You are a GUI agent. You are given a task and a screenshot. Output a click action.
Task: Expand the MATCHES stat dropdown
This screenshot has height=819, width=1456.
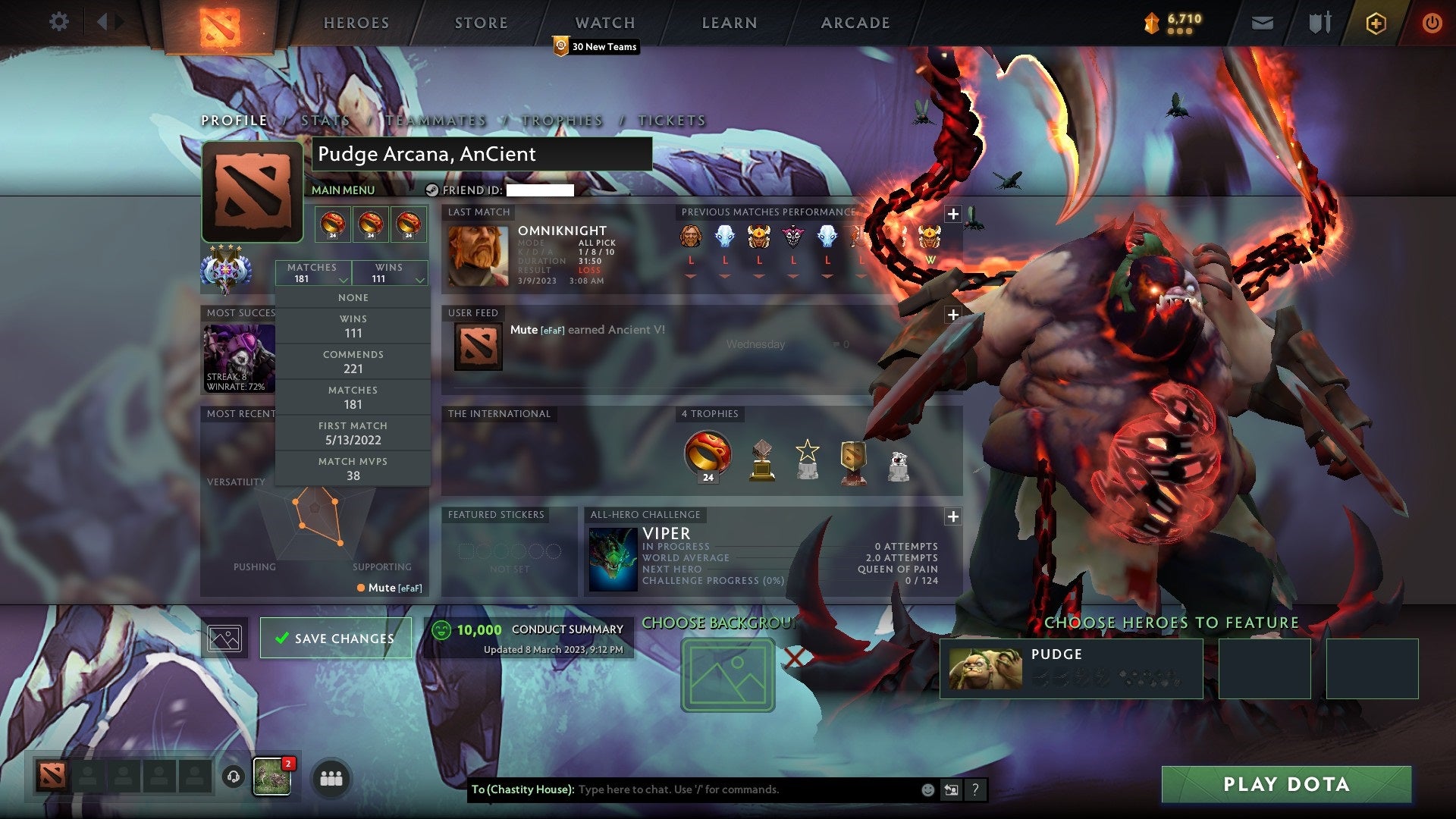coord(312,273)
